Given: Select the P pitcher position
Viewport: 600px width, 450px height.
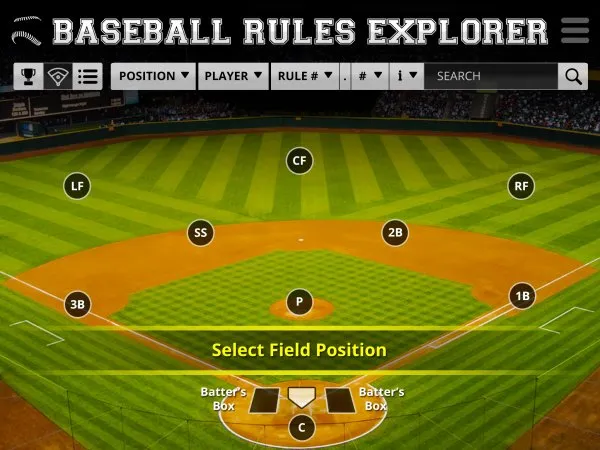Looking at the screenshot, I should [x=299, y=302].
